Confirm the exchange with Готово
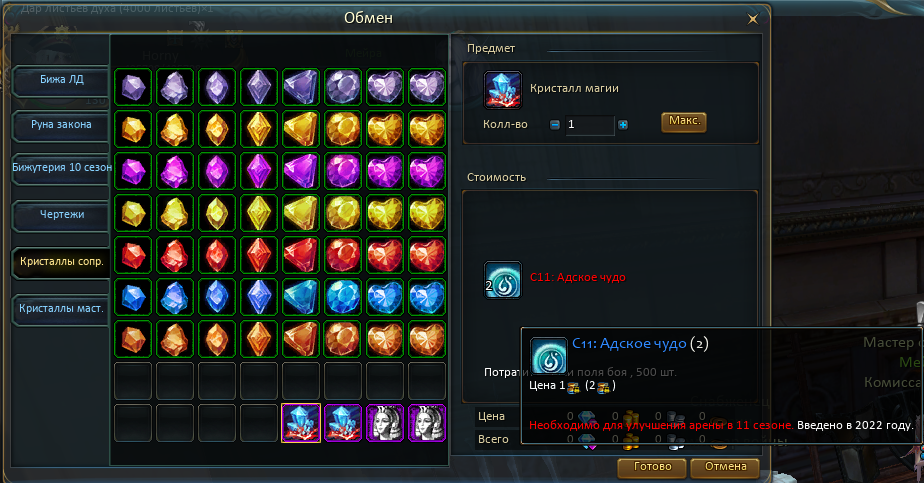This screenshot has width=924, height=483. [x=651, y=467]
